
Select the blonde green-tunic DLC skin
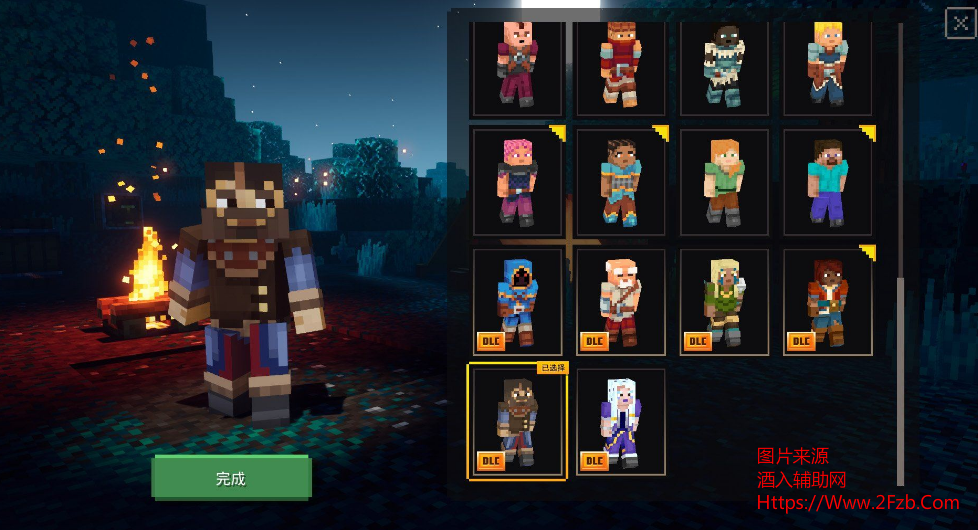click(724, 302)
